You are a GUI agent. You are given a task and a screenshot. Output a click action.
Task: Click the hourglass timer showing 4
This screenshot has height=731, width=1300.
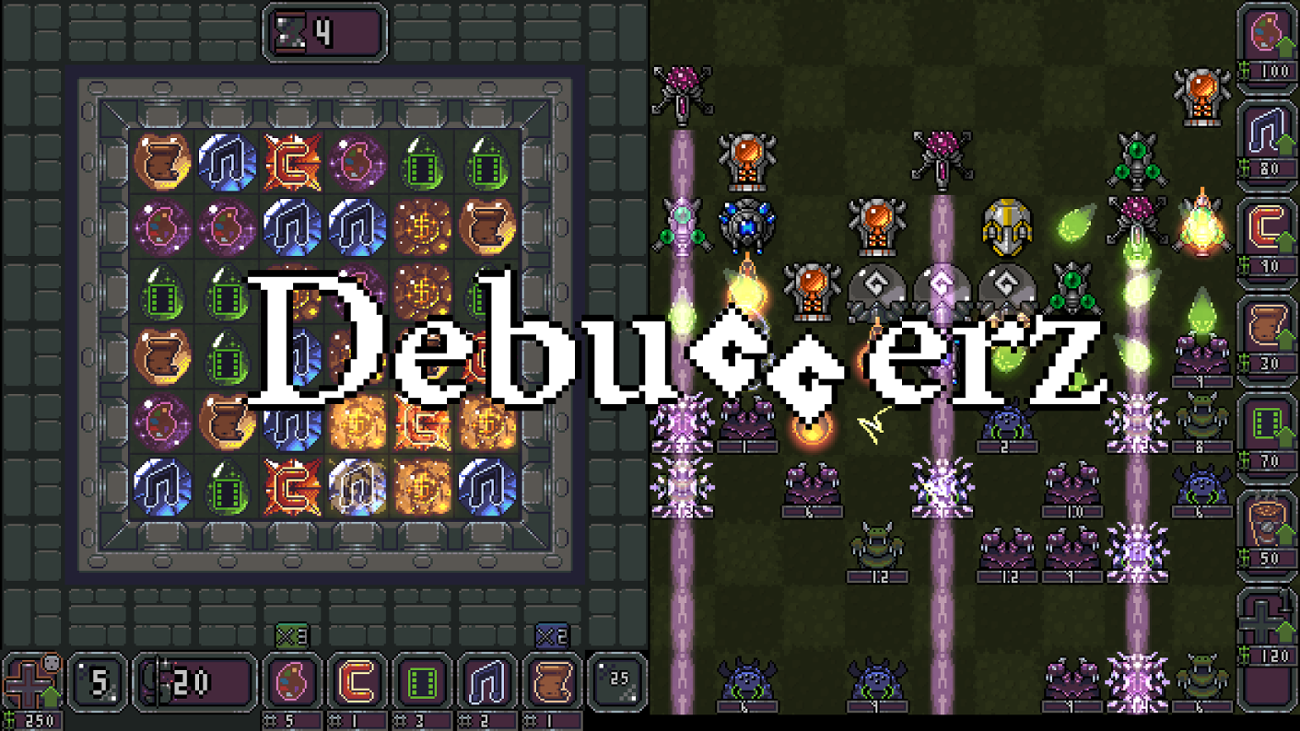323,31
